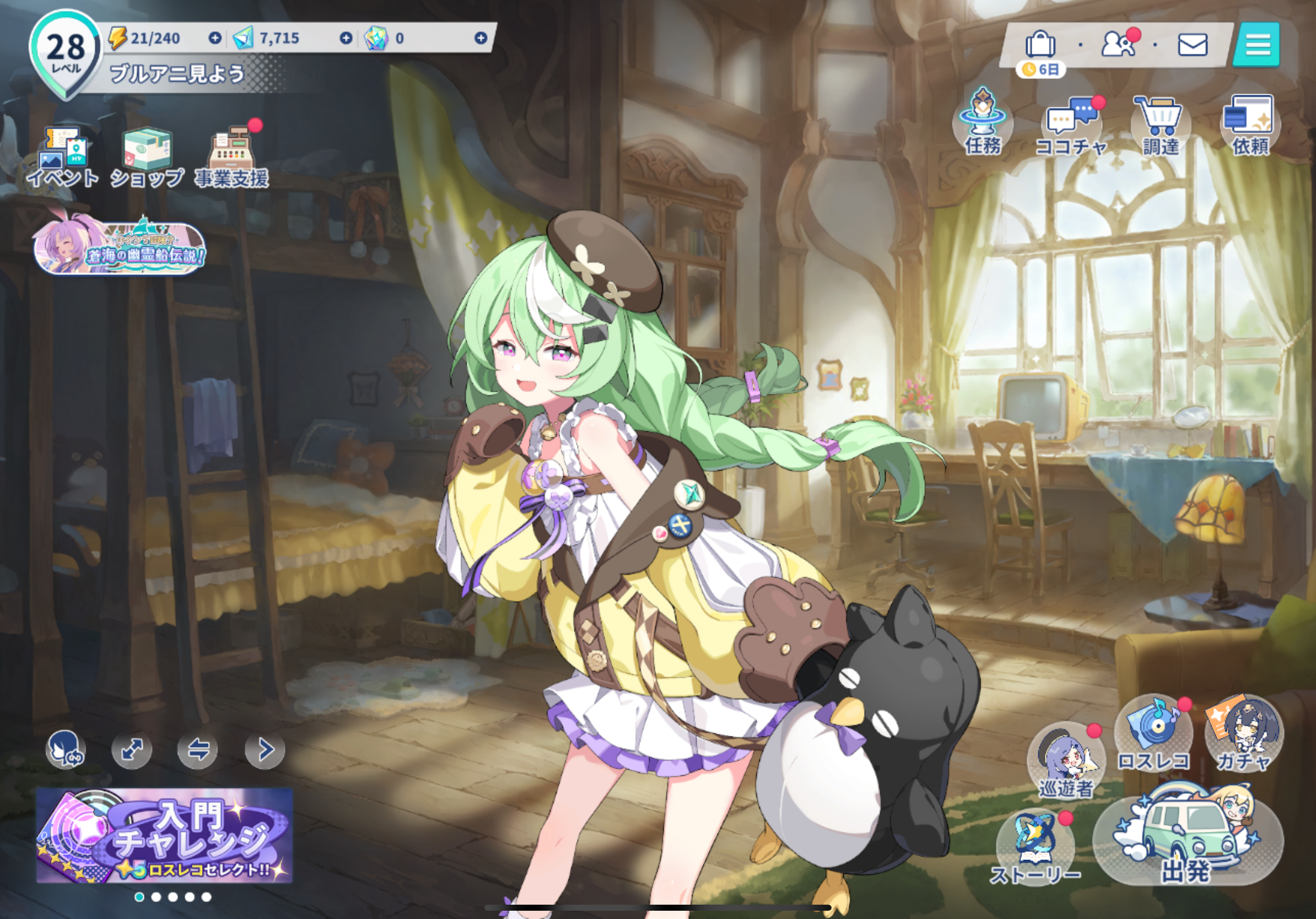This screenshot has height=919, width=1316.
Task: Open the ロスレコ records menu
Action: 1153,734
